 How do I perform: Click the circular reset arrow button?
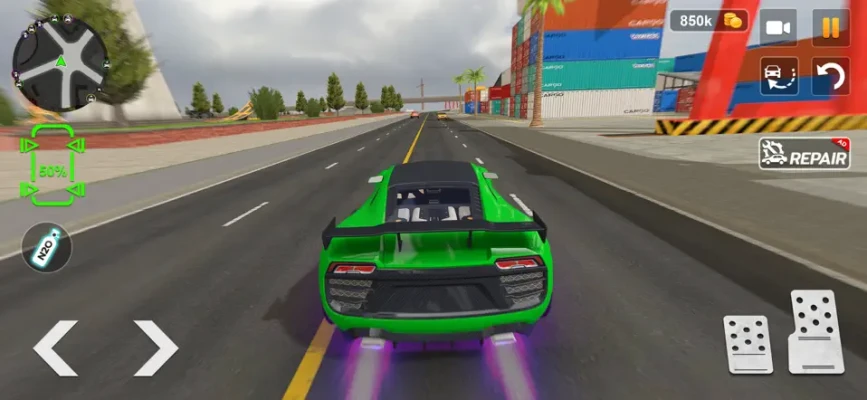830,77
